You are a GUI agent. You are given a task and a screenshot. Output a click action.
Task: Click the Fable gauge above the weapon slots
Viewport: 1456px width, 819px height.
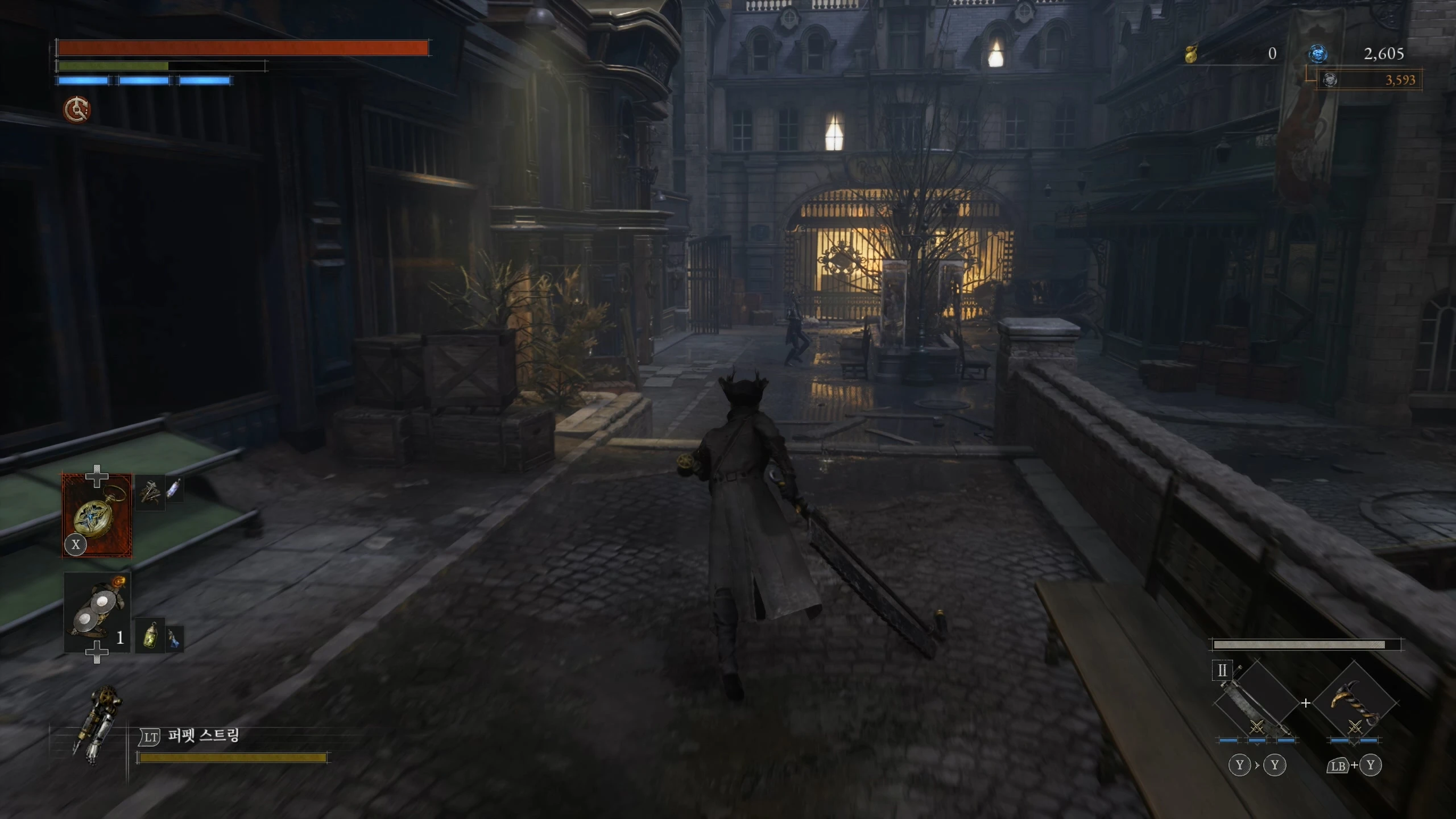(x=1308, y=644)
